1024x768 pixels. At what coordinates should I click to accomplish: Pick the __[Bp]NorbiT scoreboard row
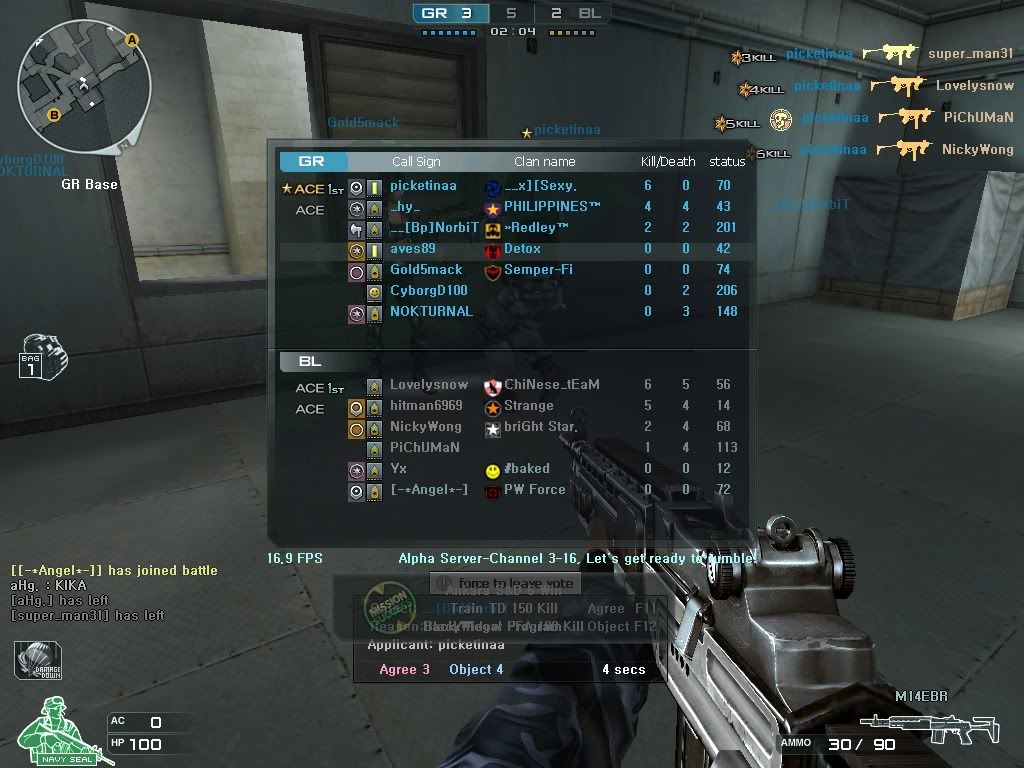429,228
